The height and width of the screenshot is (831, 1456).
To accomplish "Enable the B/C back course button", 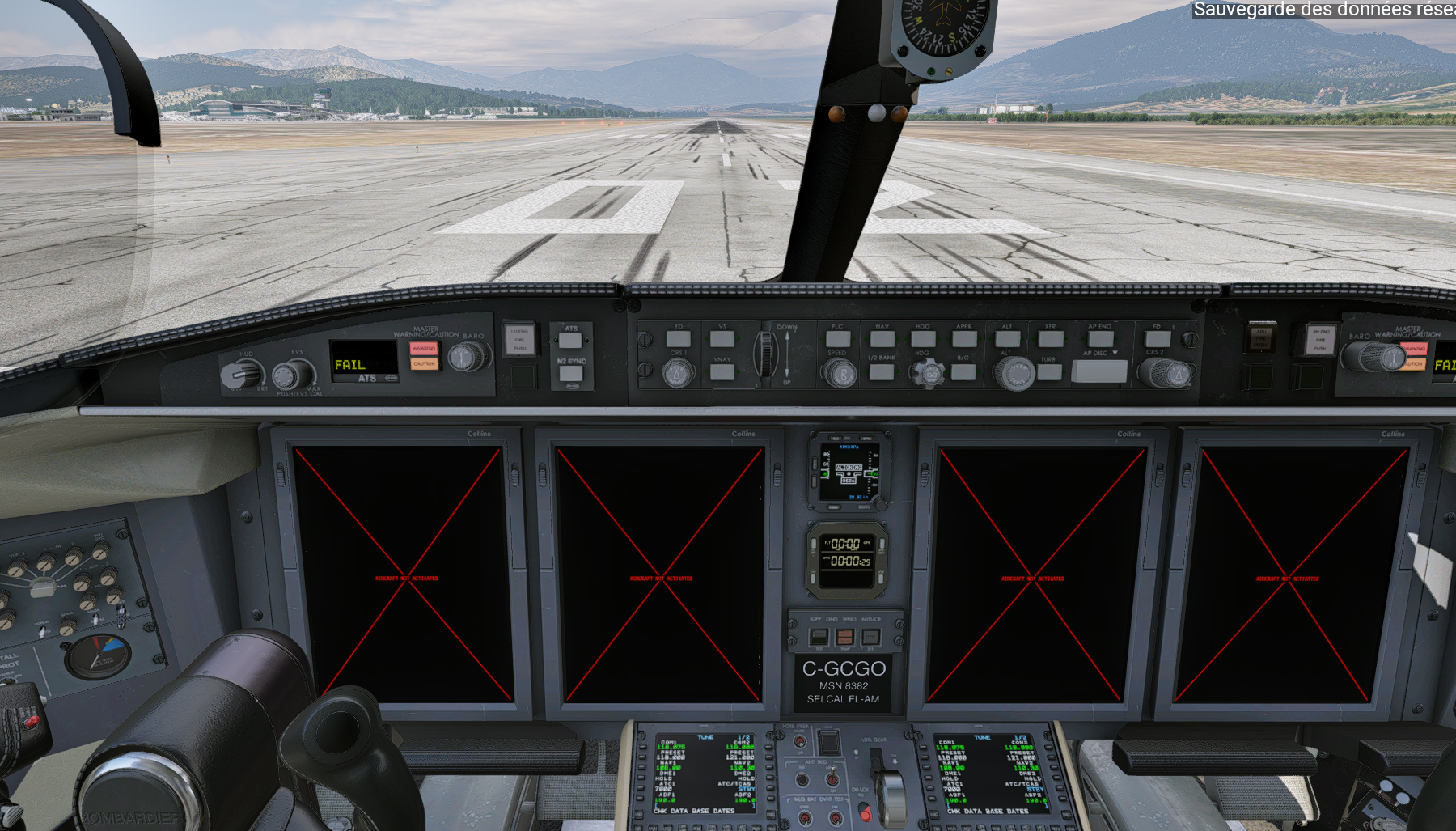I will 963,372.
